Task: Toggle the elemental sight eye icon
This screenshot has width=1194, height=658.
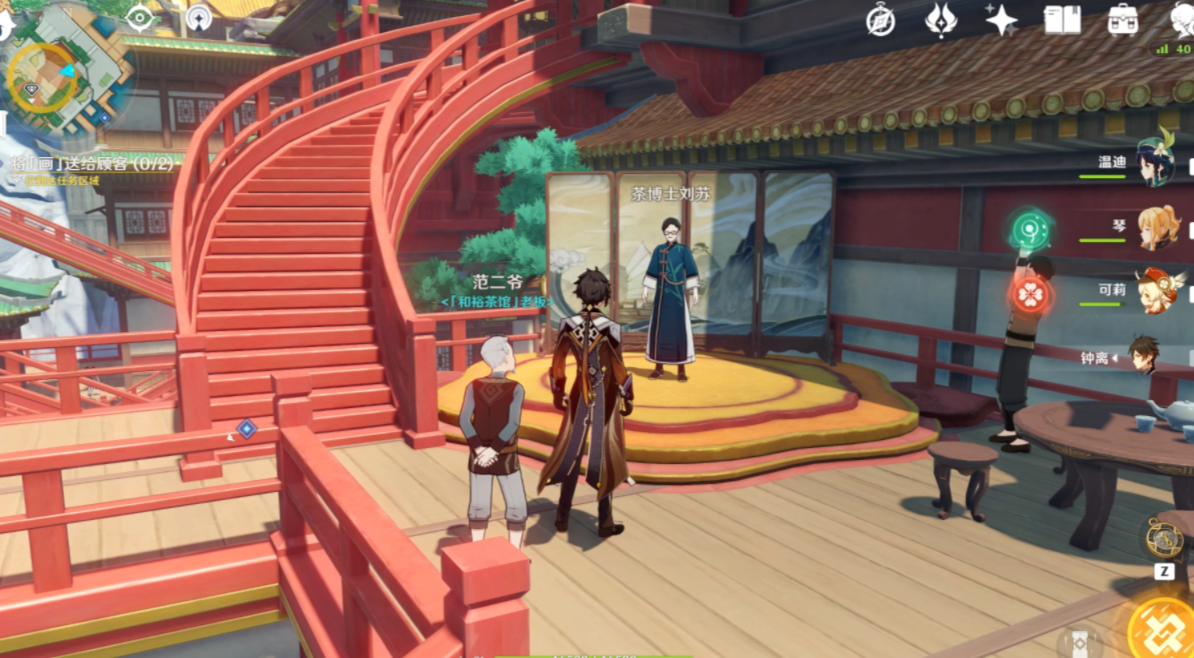Action: [x=141, y=17]
